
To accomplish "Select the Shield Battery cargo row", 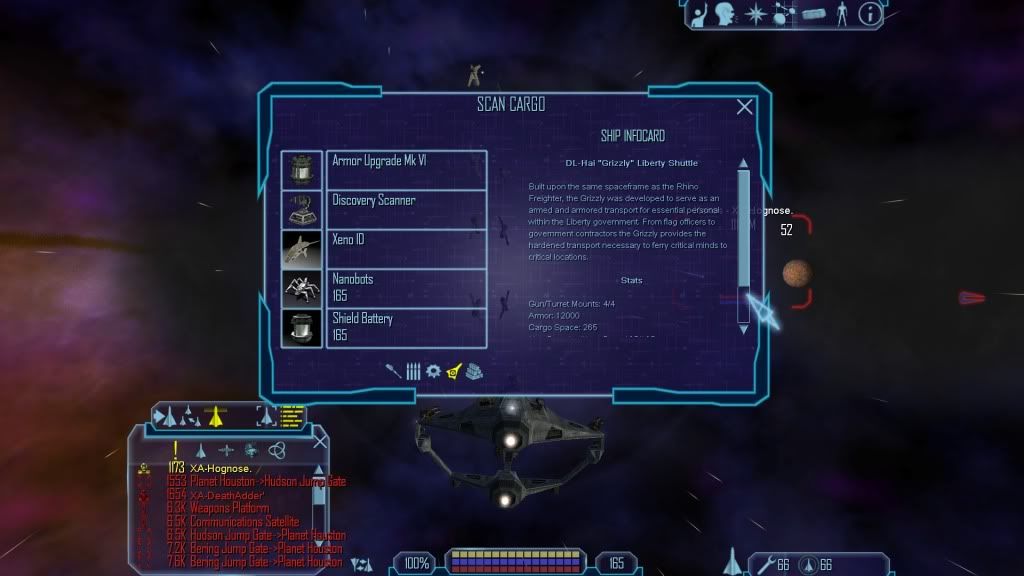I will (406, 327).
